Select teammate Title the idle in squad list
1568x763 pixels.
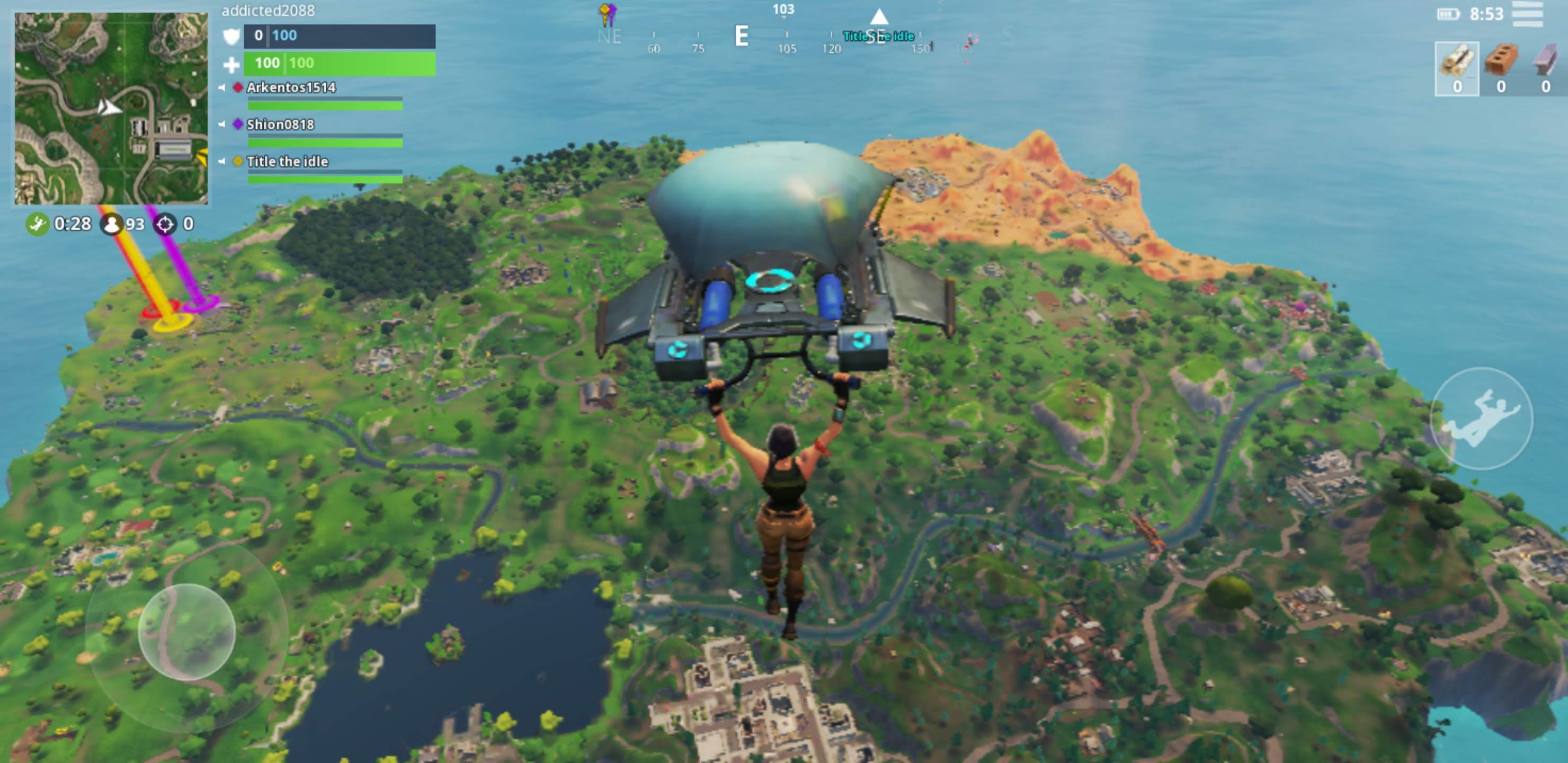(287, 162)
